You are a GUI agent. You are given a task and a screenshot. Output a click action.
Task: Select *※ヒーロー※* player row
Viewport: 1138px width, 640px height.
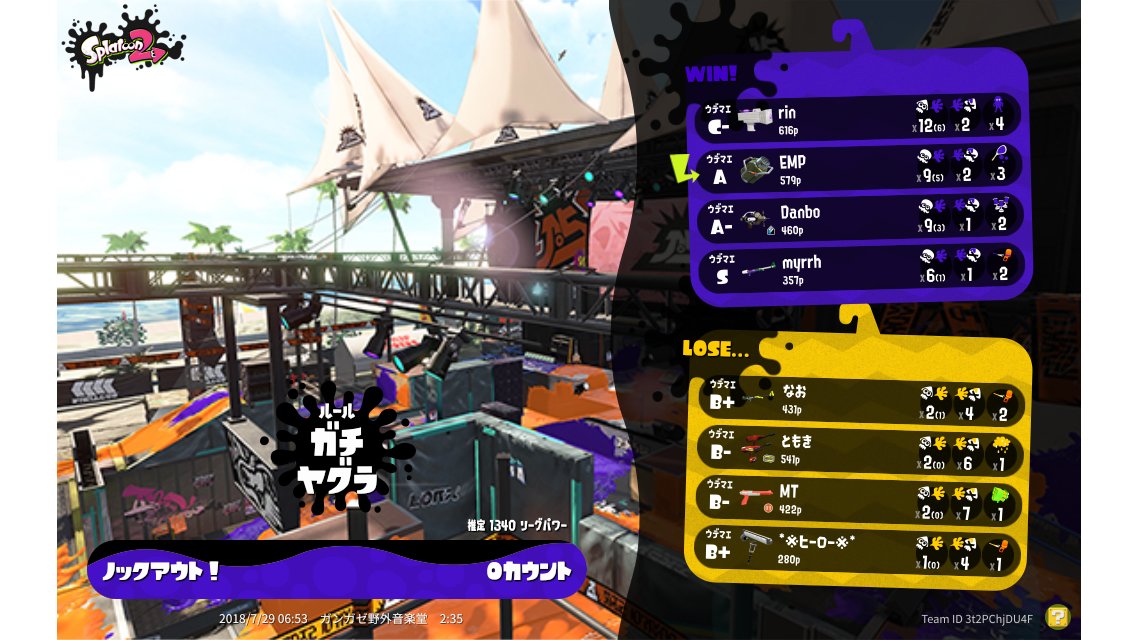(860, 550)
